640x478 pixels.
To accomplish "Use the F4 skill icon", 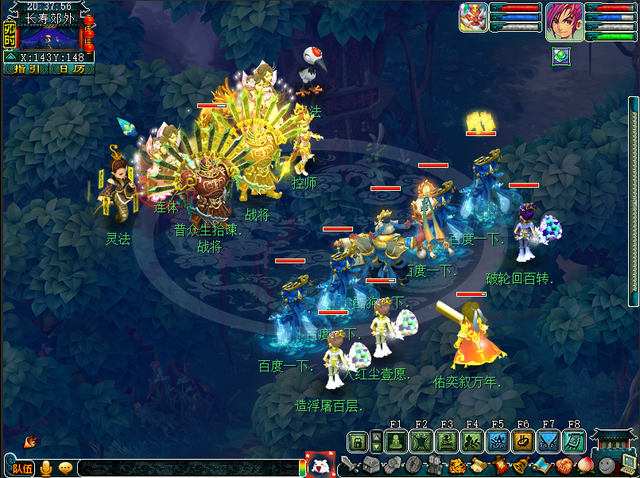I will pyautogui.click(x=472, y=441).
